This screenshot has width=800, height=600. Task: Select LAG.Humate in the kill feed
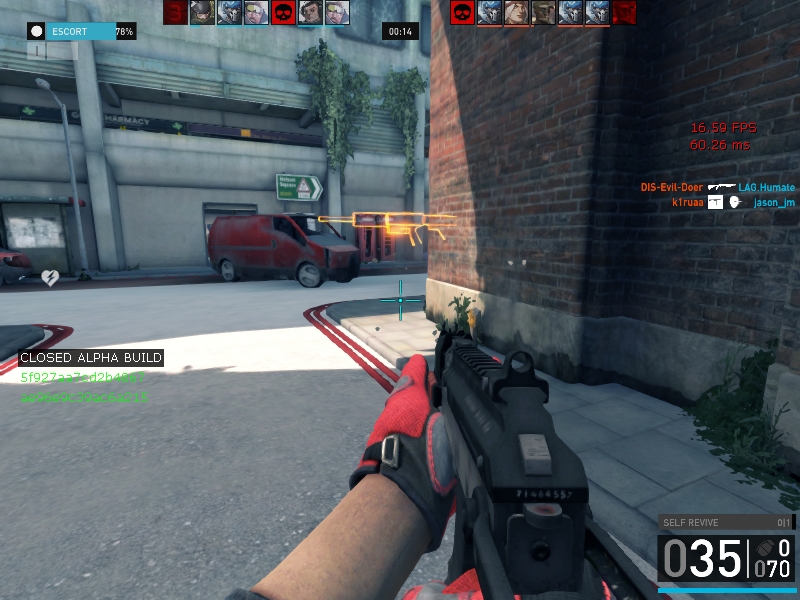coord(767,187)
